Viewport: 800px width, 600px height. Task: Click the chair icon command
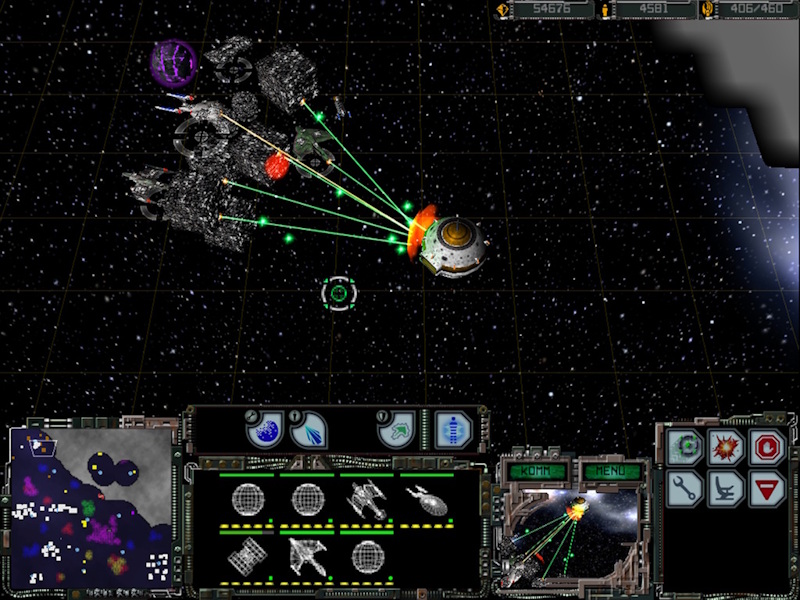tap(726, 489)
